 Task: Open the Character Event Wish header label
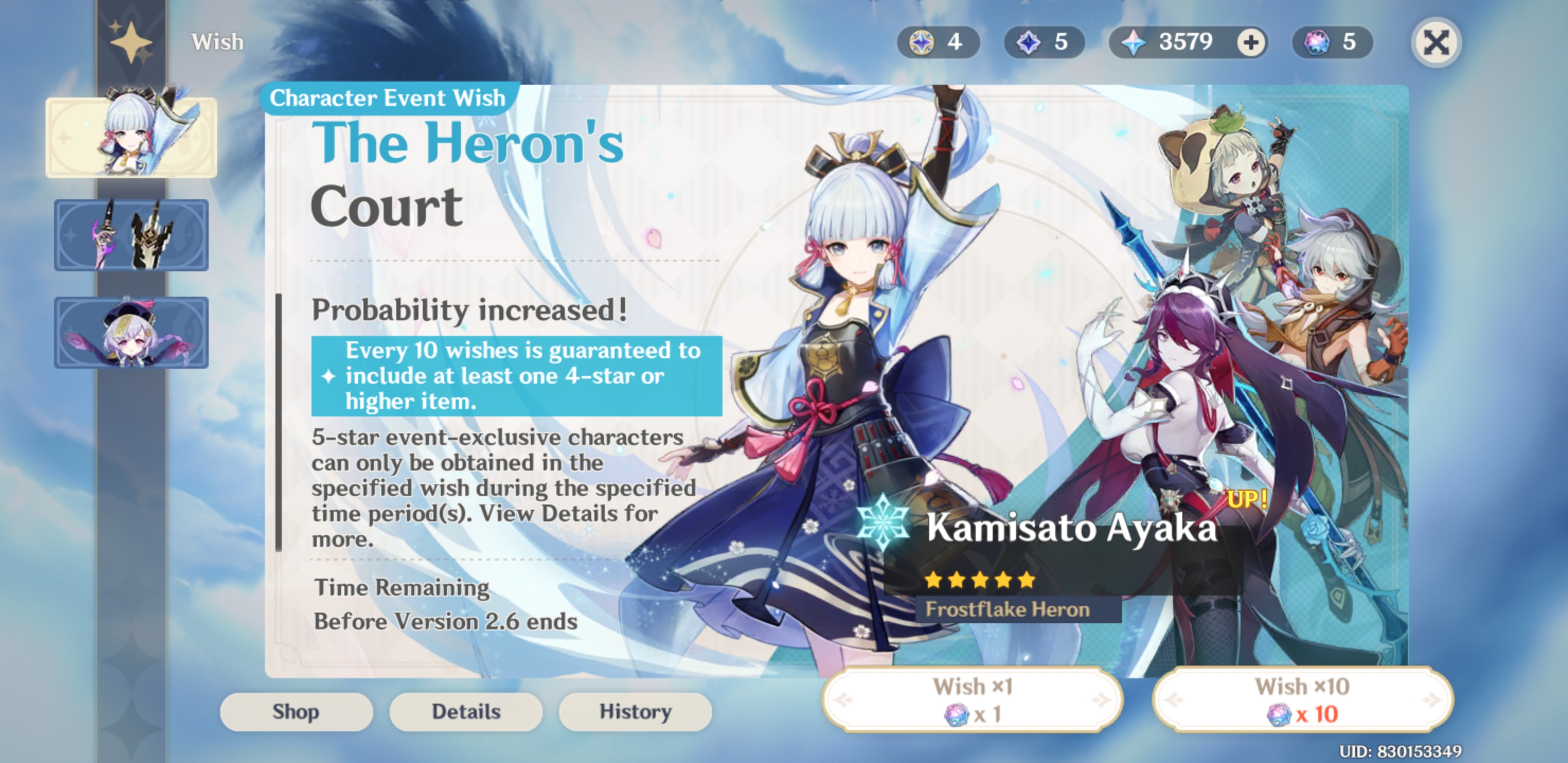(387, 97)
